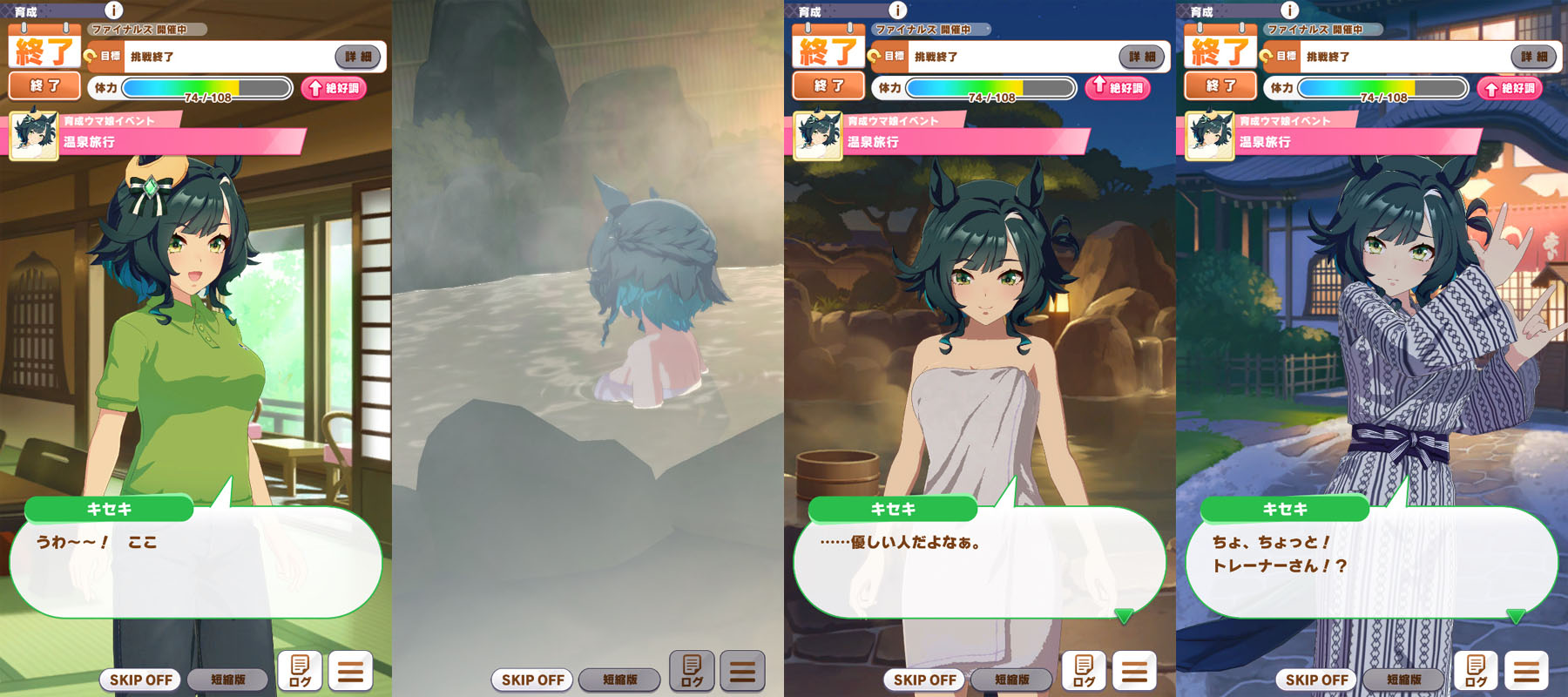Toggle SKIP OFF in the steamy bath scene
This screenshot has height=697, width=1568.
[x=533, y=680]
